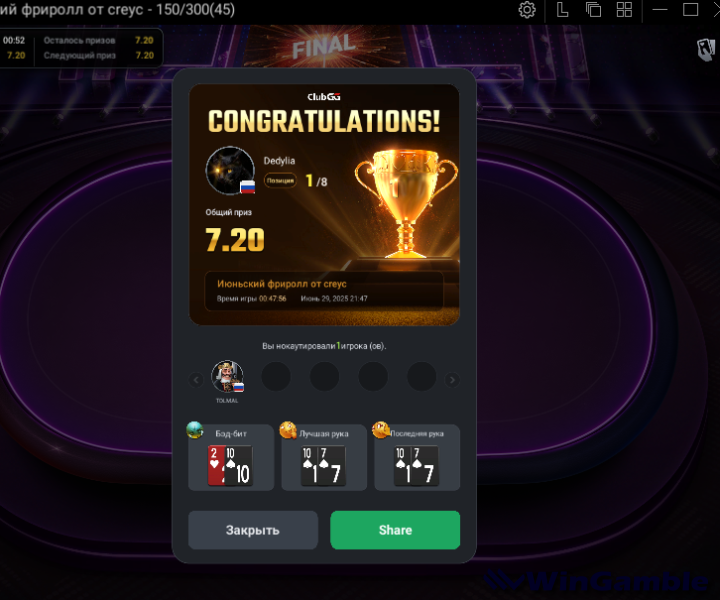Open settings via the gear icon
This screenshot has width=720, height=600.
click(x=527, y=10)
